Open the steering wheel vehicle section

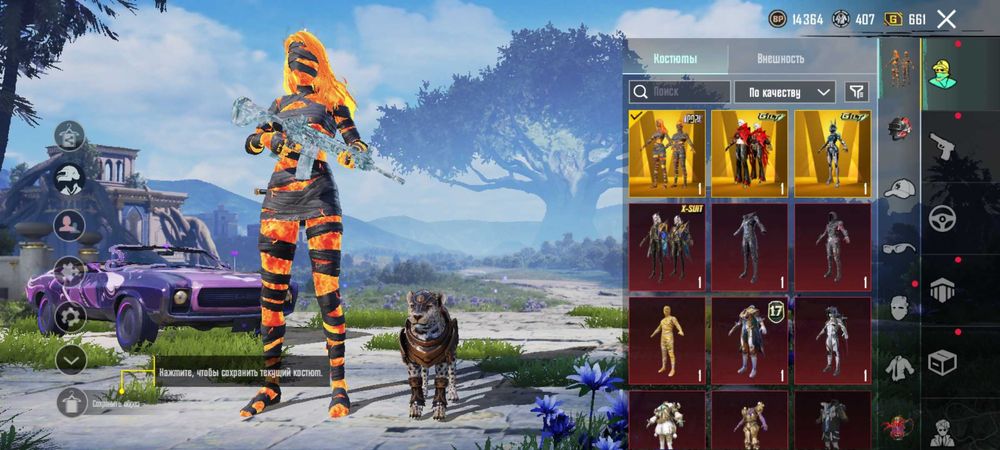[x=943, y=218]
